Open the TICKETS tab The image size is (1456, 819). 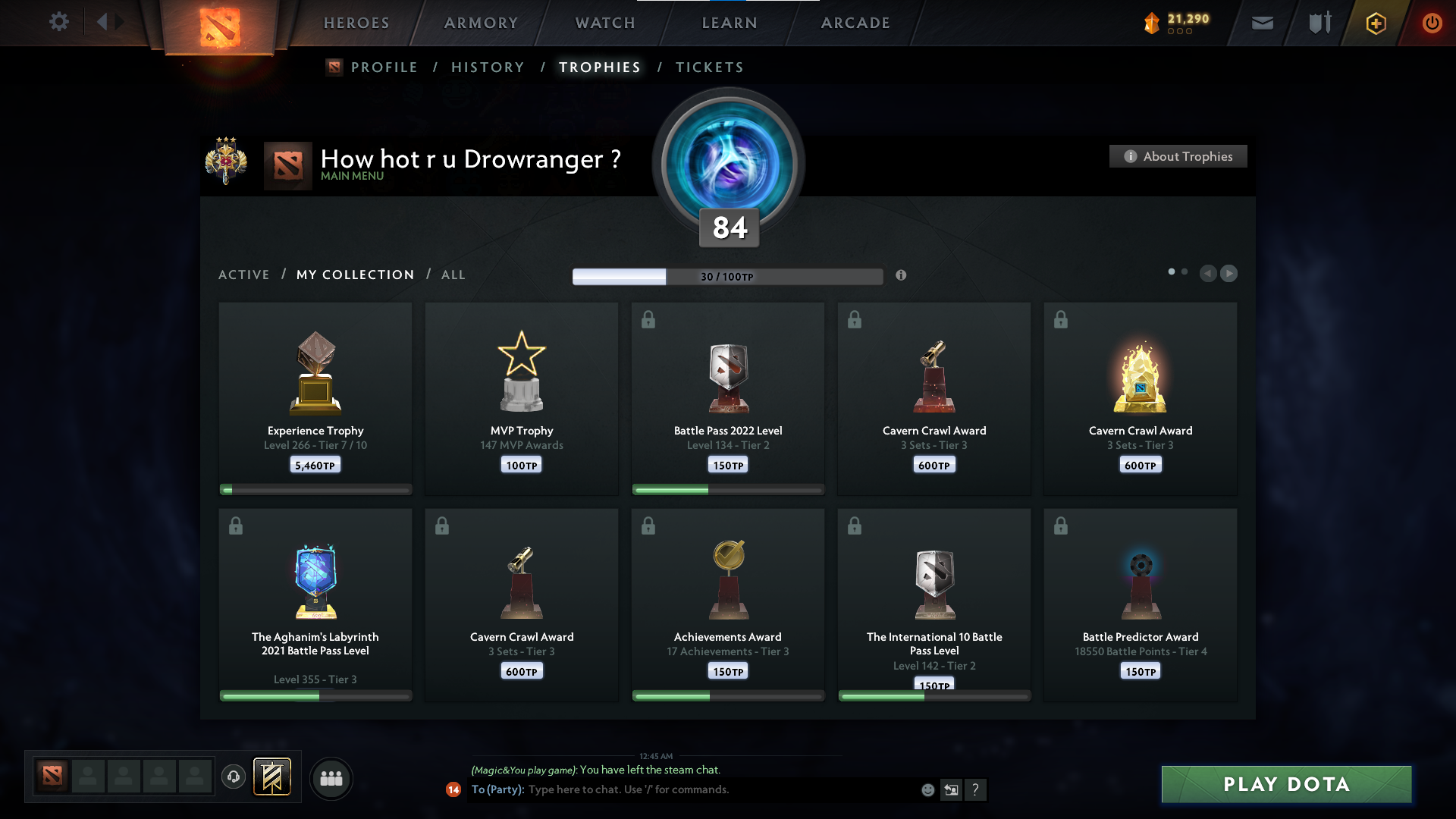click(x=709, y=67)
